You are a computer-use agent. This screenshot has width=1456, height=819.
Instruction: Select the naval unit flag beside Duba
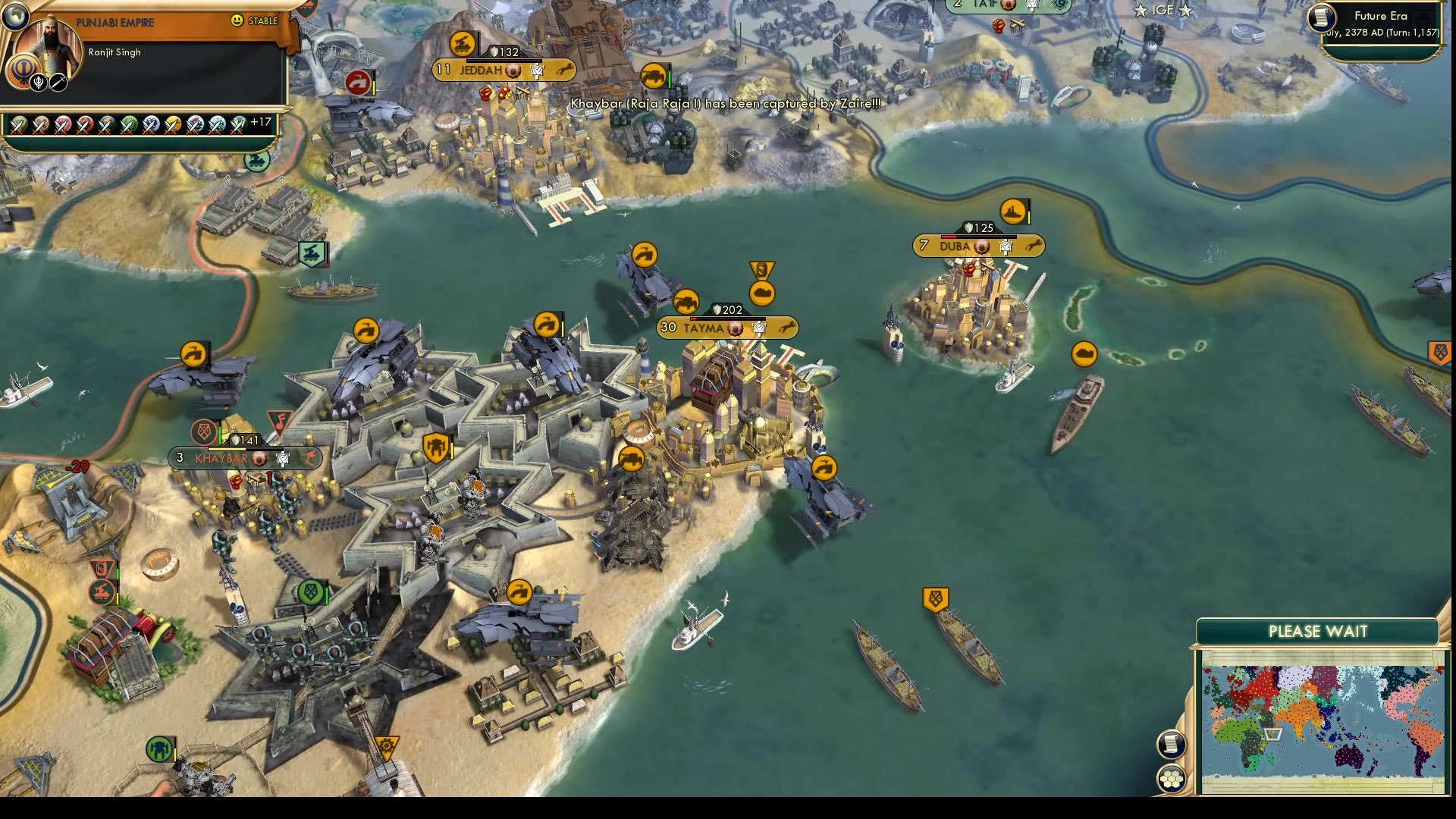(1014, 212)
